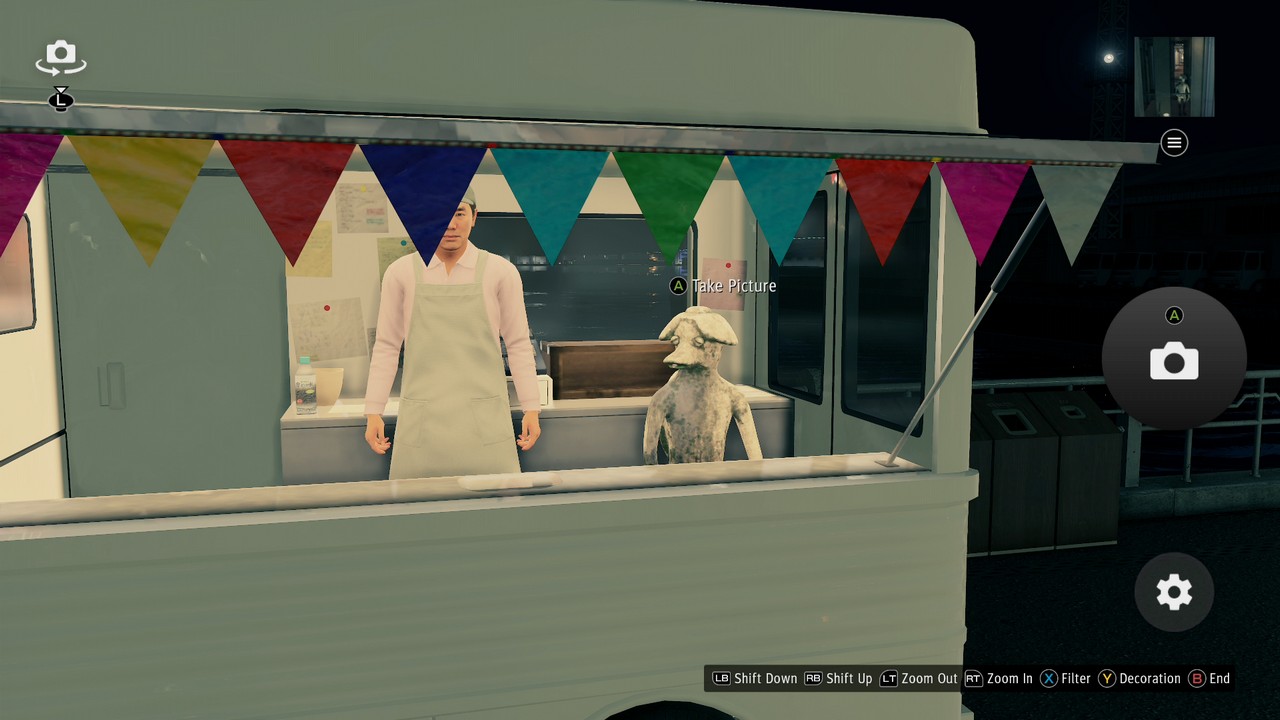Open photo mode settings via gear icon
Viewport: 1280px width, 720px height.
[x=1173, y=592]
